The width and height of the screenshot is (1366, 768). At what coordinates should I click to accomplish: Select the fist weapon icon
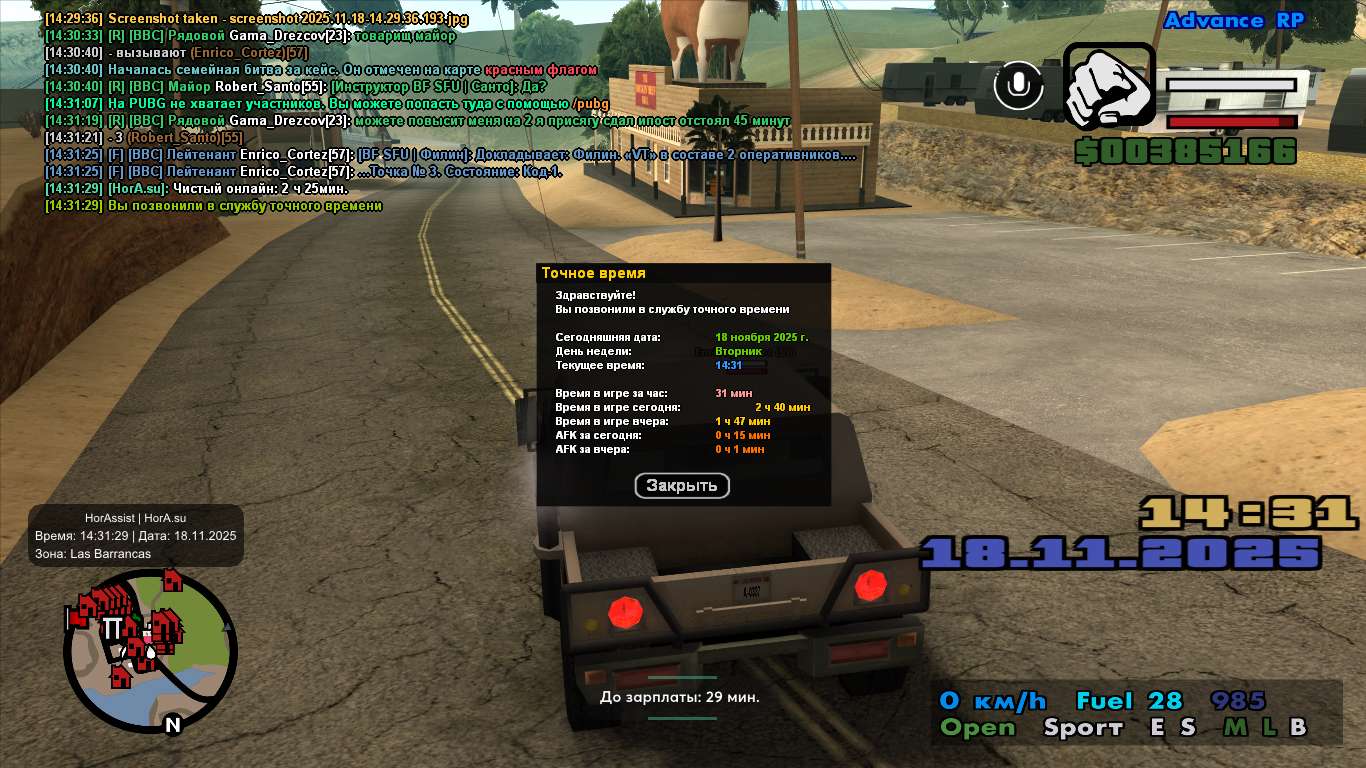coord(1109,86)
